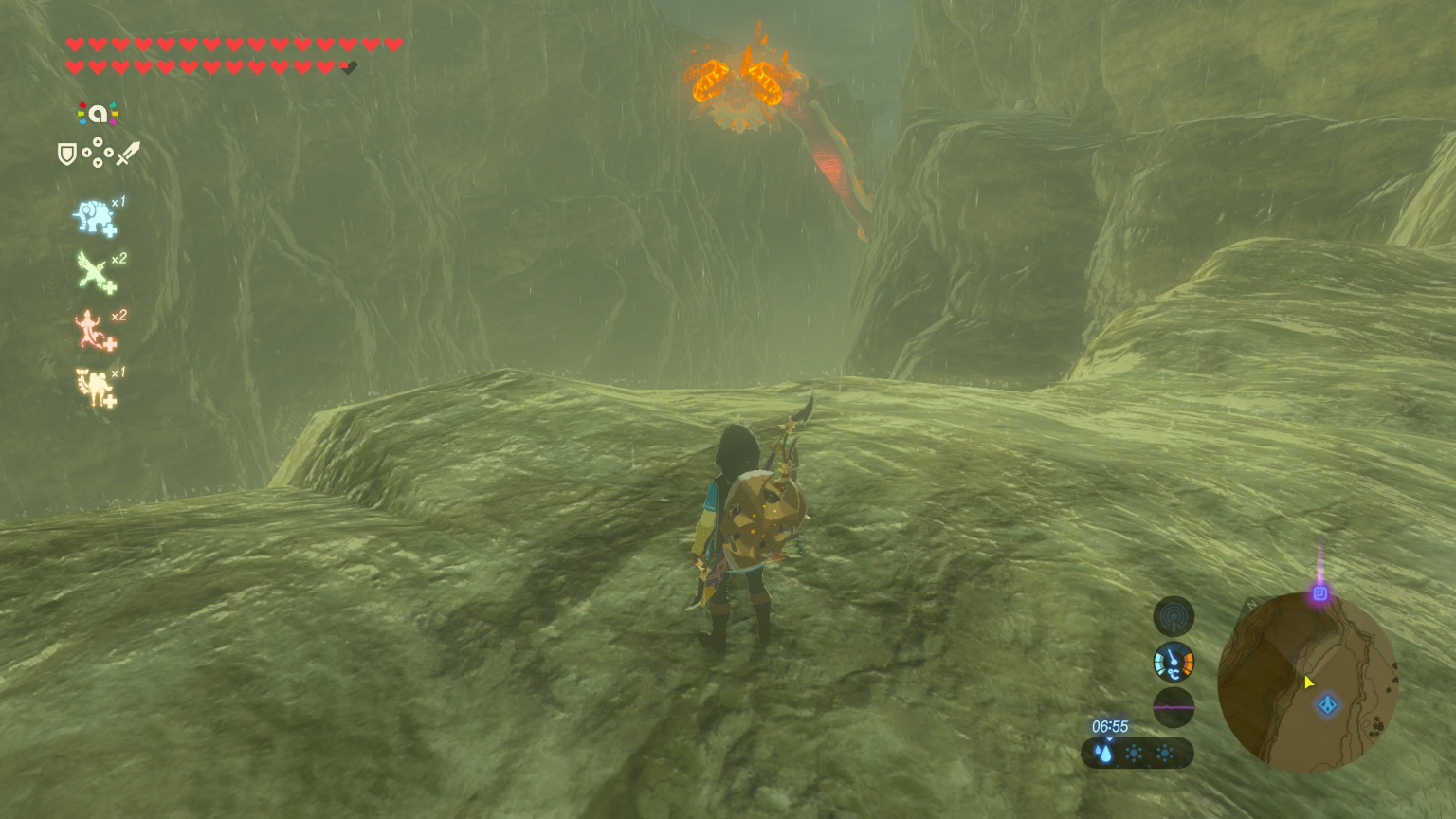This screenshot has height=819, width=1456.
Task: Activate Urbosa's Fury camel ability icon
Action: coord(95,387)
